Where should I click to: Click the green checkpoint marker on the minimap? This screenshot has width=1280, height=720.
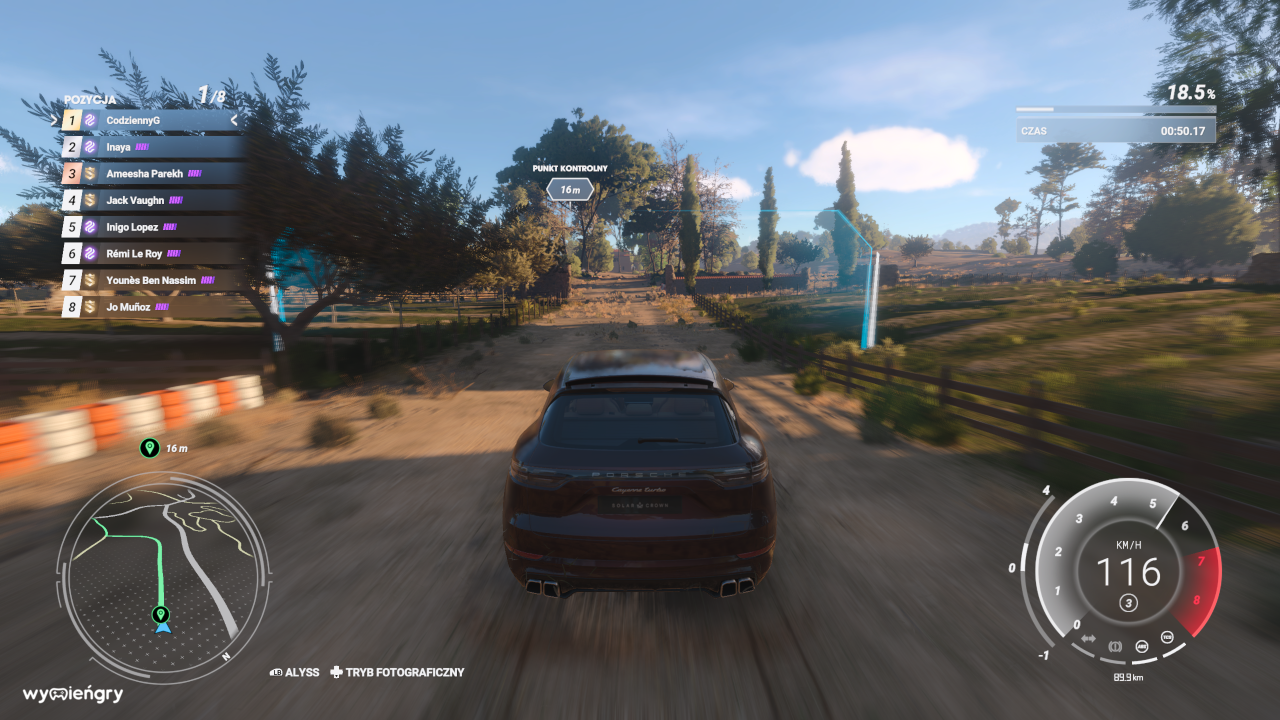(160, 613)
